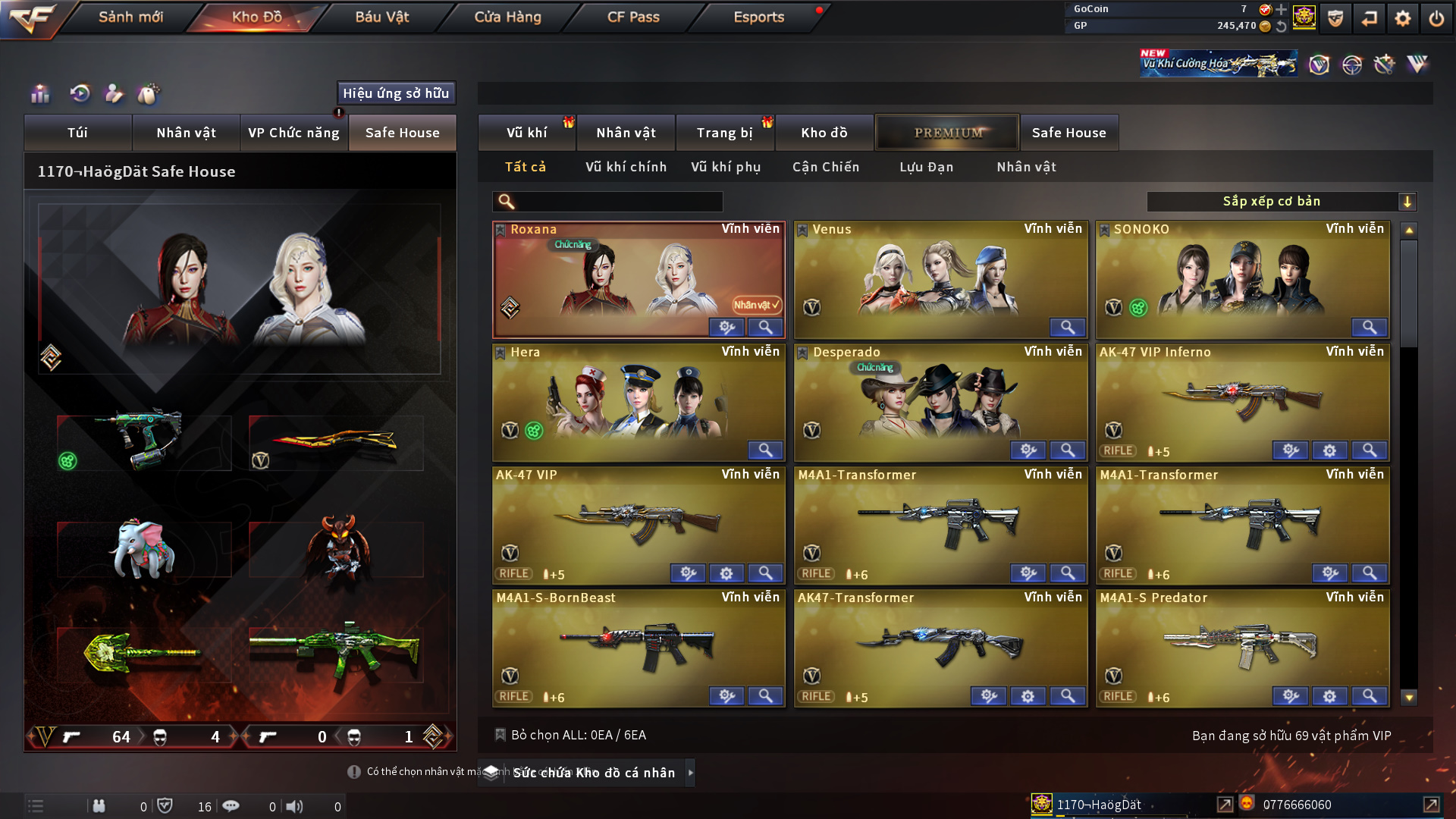Image resolution: width=1456 pixels, height=819 pixels.
Task: Open the gear settings icon
Action: 1402,18
